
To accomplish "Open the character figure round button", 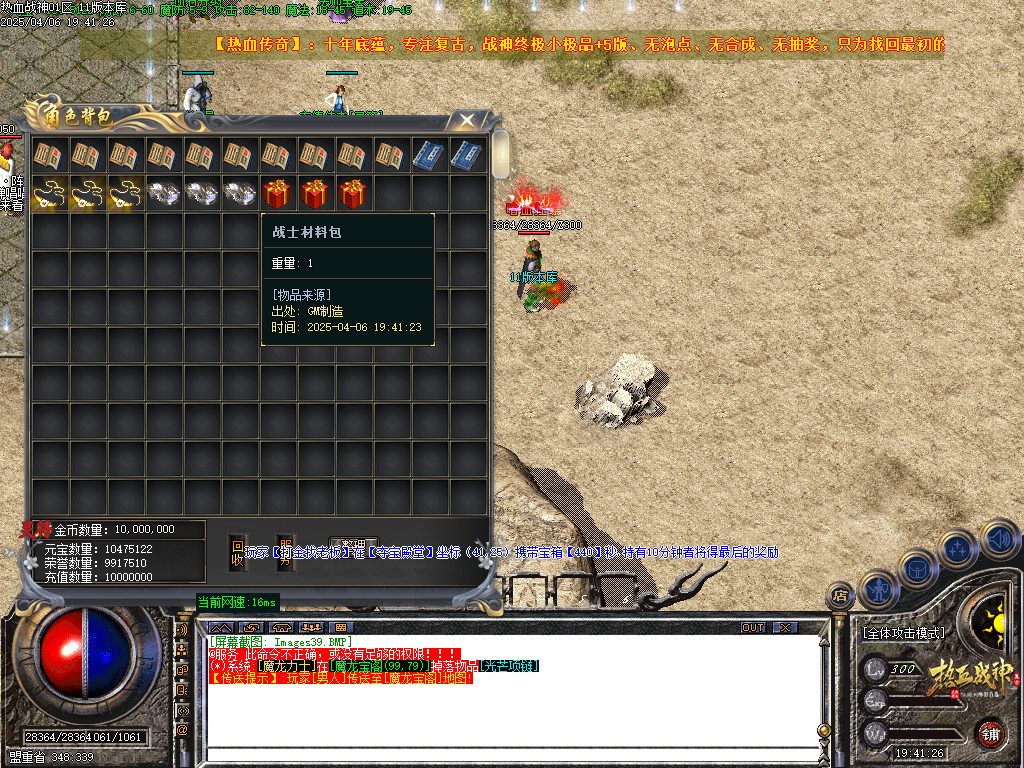I will 877,589.
